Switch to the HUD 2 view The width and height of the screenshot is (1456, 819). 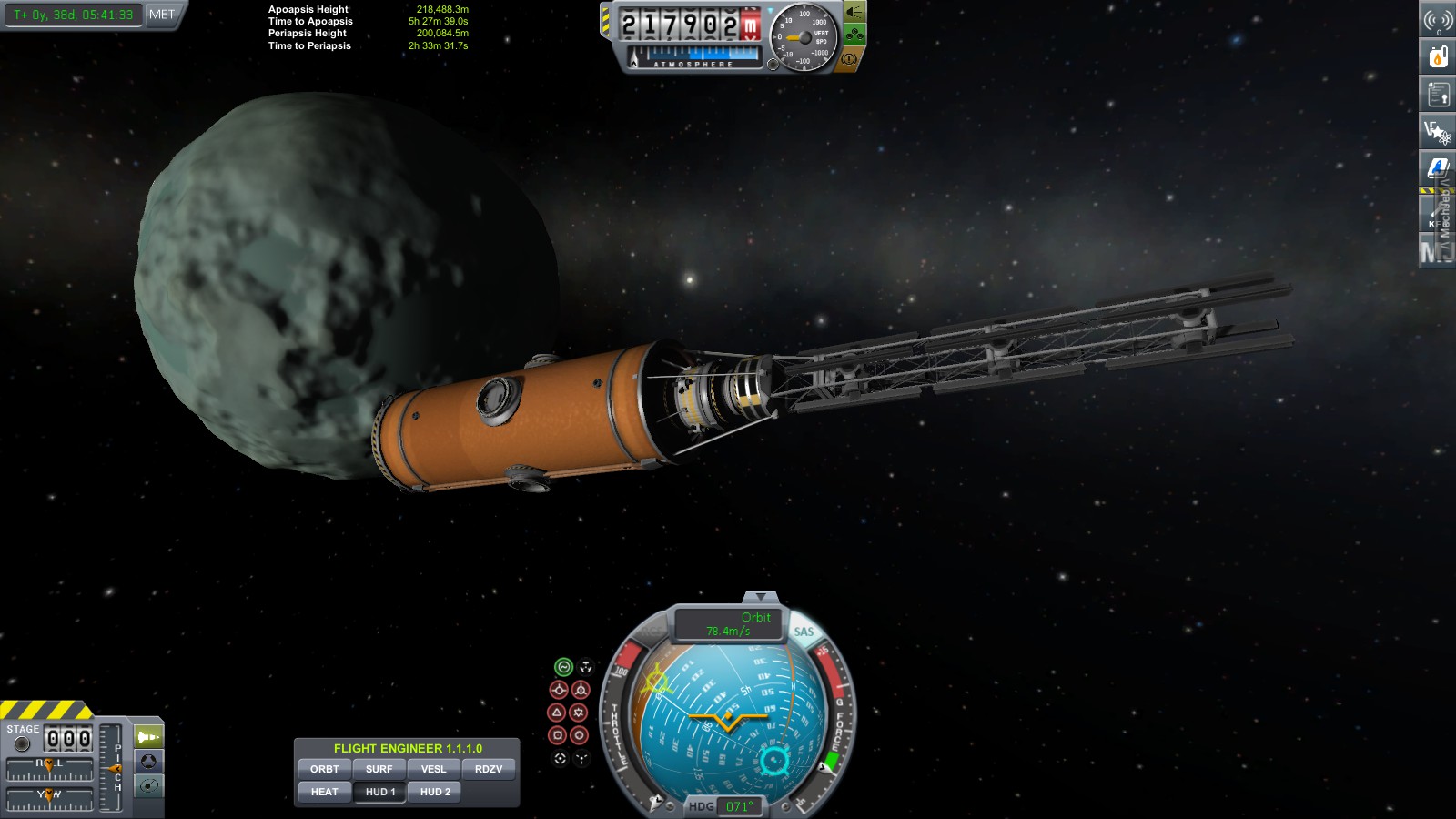click(x=433, y=791)
